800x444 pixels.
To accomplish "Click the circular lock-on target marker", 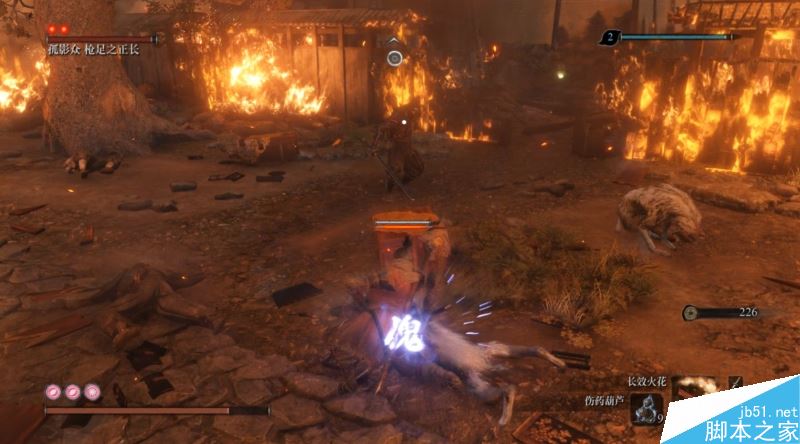I will (395, 58).
